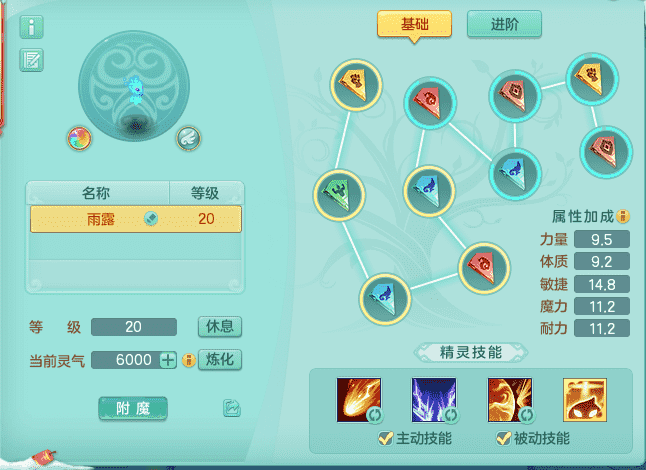Open the green info button

(x=31, y=27)
